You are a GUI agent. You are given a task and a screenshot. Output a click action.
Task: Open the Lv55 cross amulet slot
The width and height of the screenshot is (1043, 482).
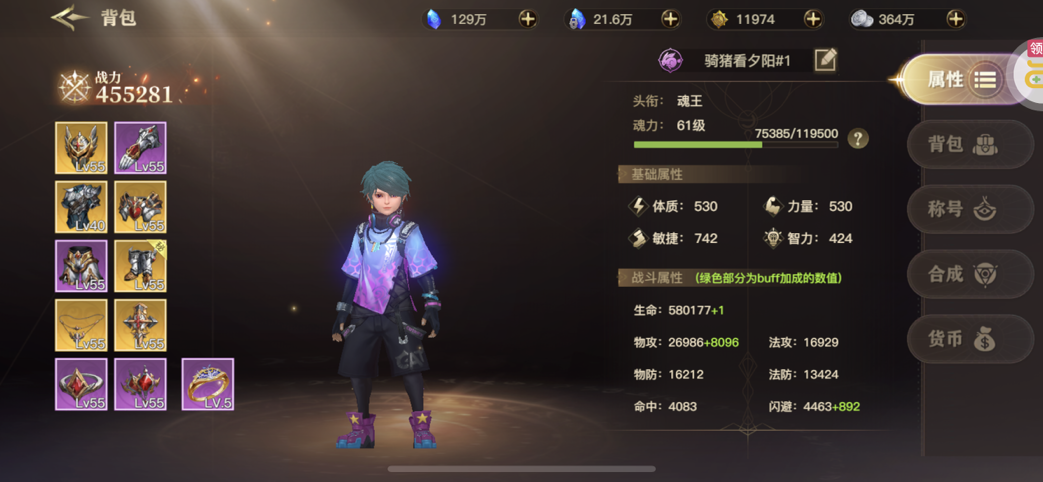pyautogui.click(x=140, y=325)
